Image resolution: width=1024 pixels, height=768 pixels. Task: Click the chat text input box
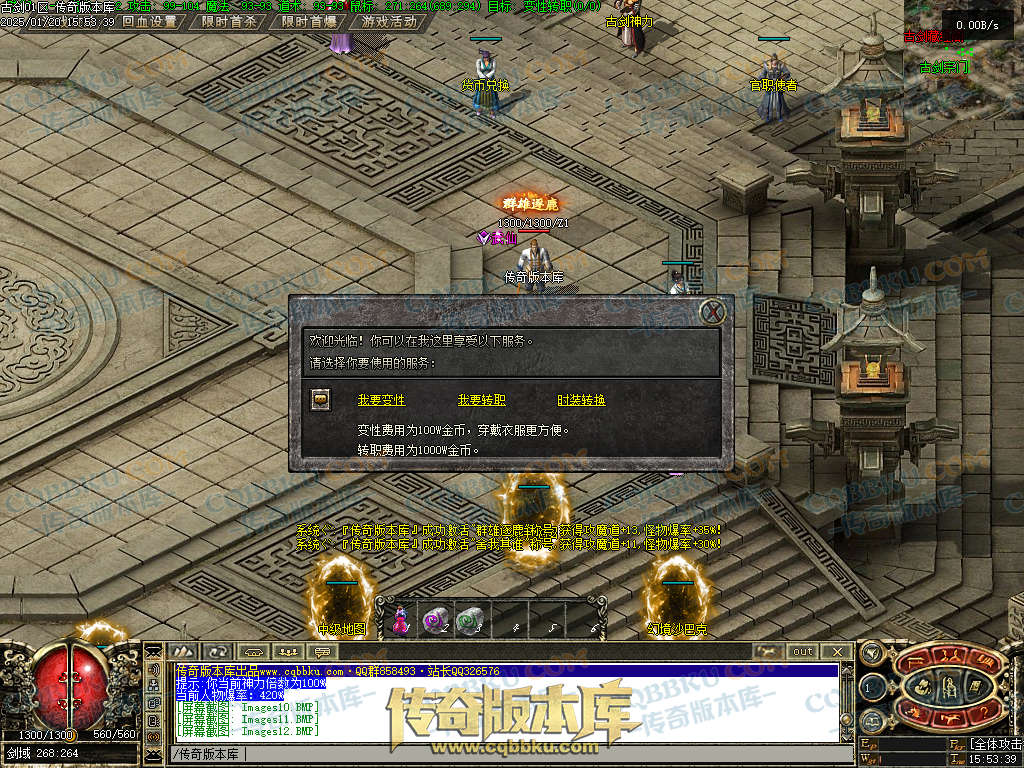click(500, 753)
